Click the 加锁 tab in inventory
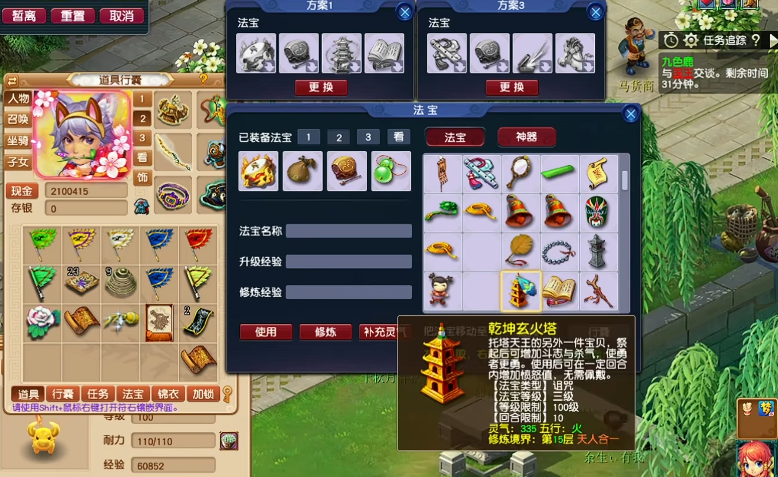This screenshot has height=477, width=778. (202, 394)
